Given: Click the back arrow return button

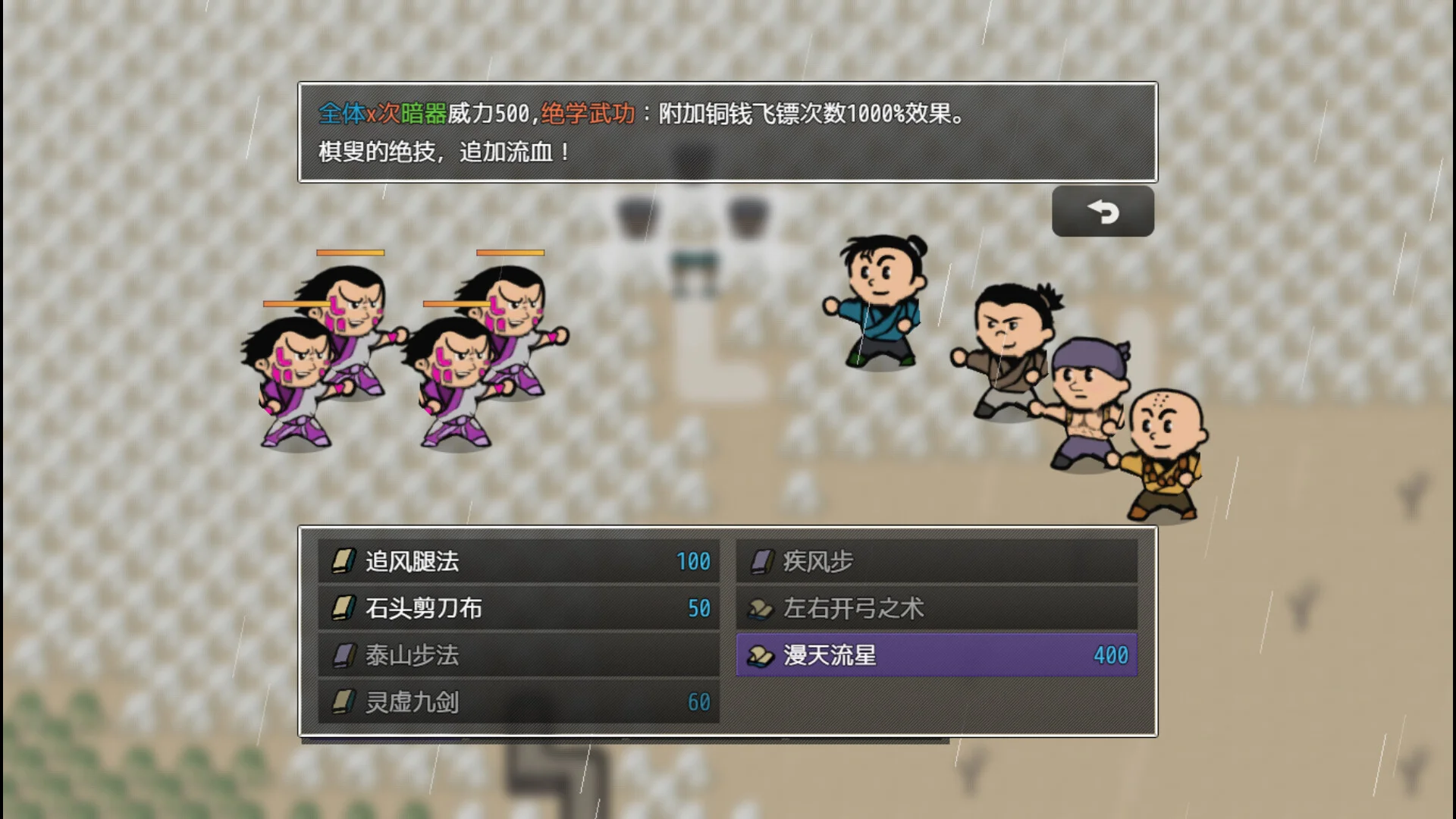Looking at the screenshot, I should point(1103,212).
